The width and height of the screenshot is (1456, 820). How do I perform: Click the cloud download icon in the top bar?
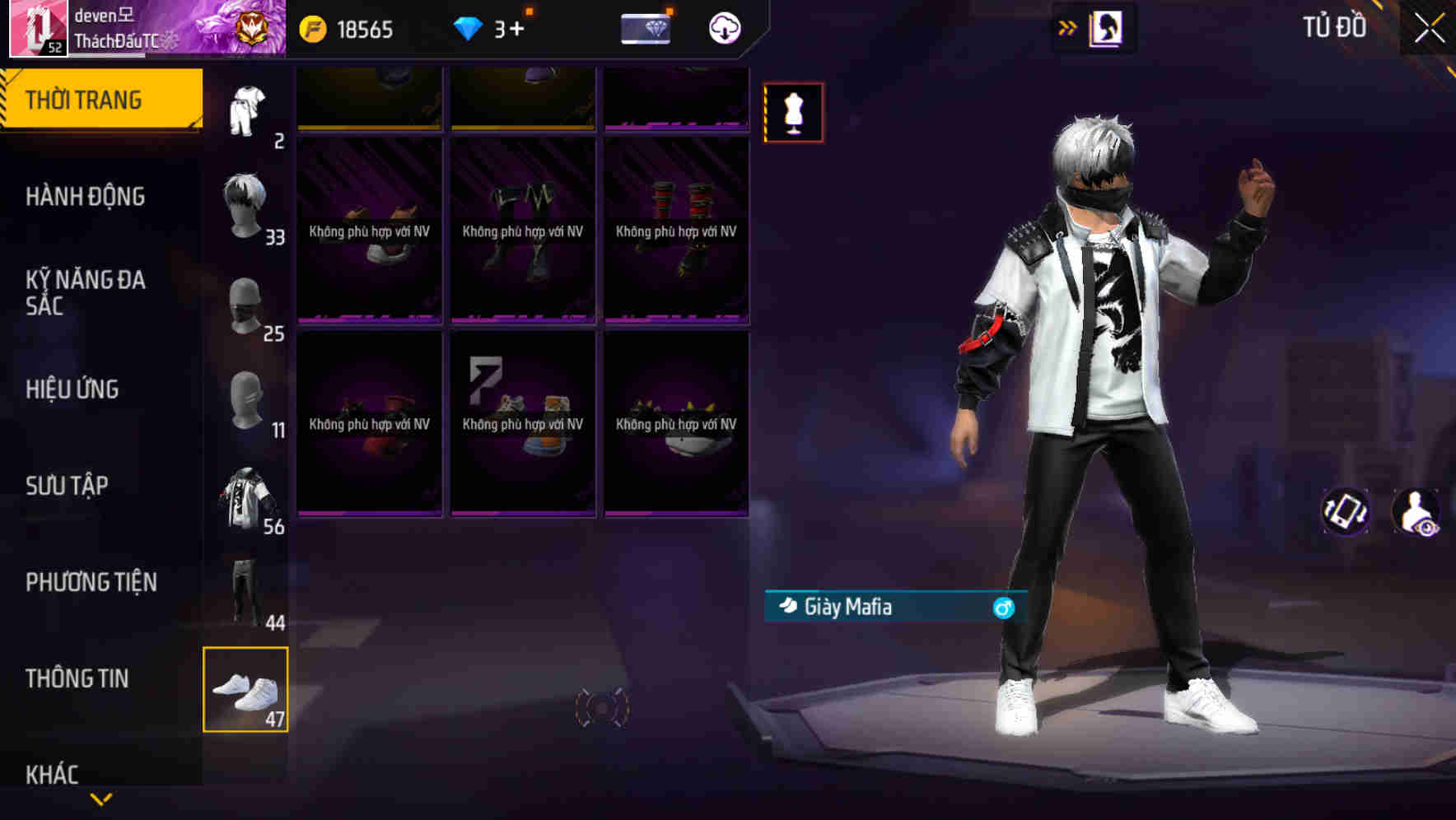[723, 28]
